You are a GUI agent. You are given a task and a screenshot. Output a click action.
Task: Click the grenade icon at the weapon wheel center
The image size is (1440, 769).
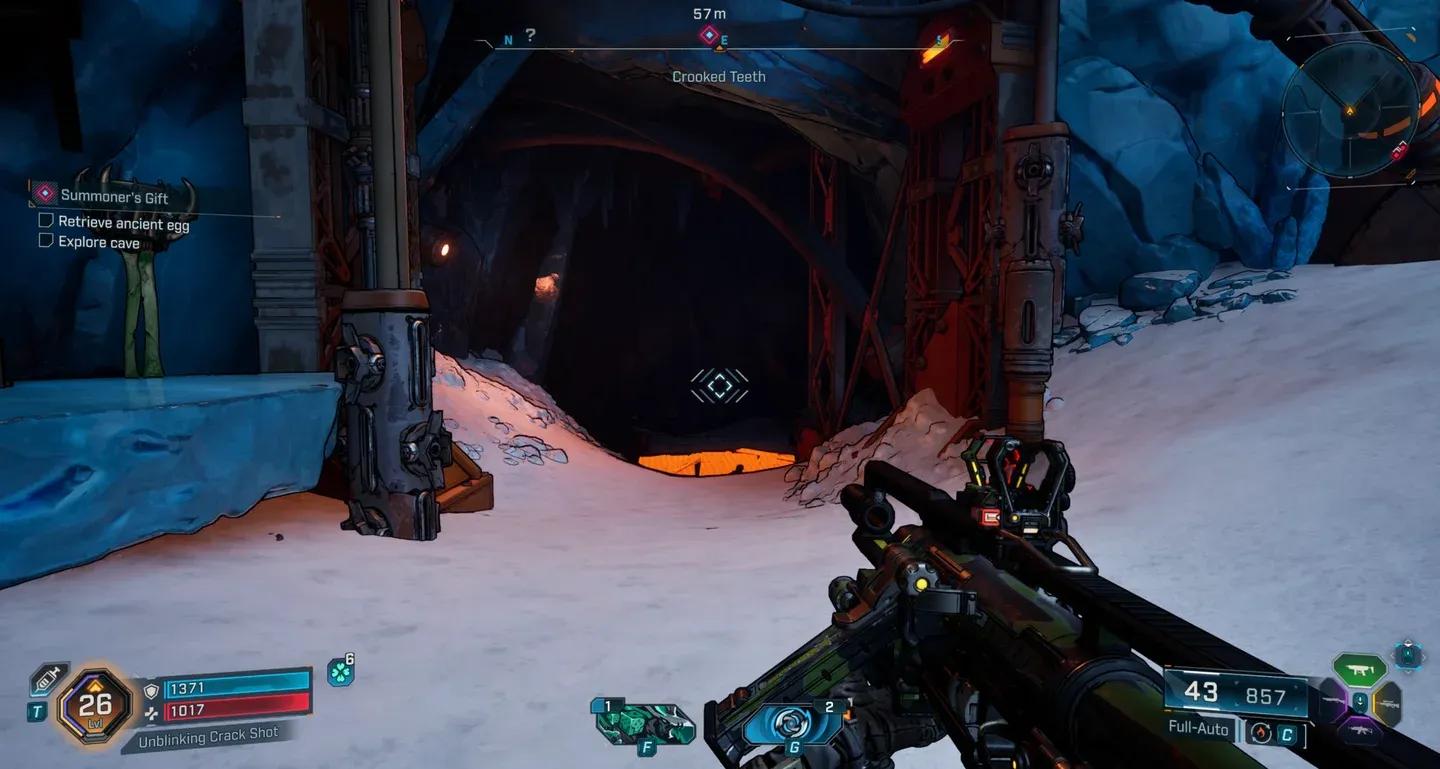pyautogui.click(x=1360, y=702)
